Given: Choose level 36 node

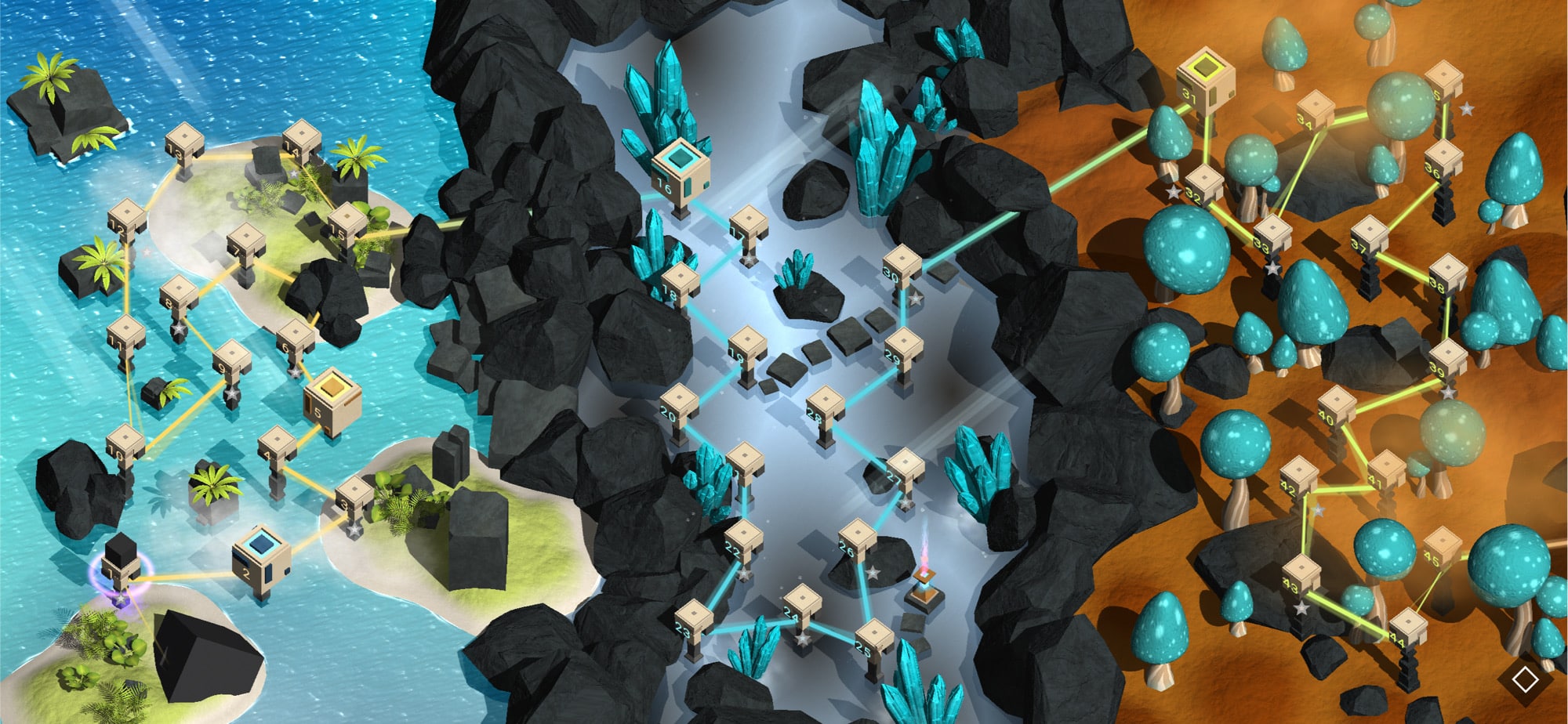Looking at the screenshot, I should point(1443,161).
